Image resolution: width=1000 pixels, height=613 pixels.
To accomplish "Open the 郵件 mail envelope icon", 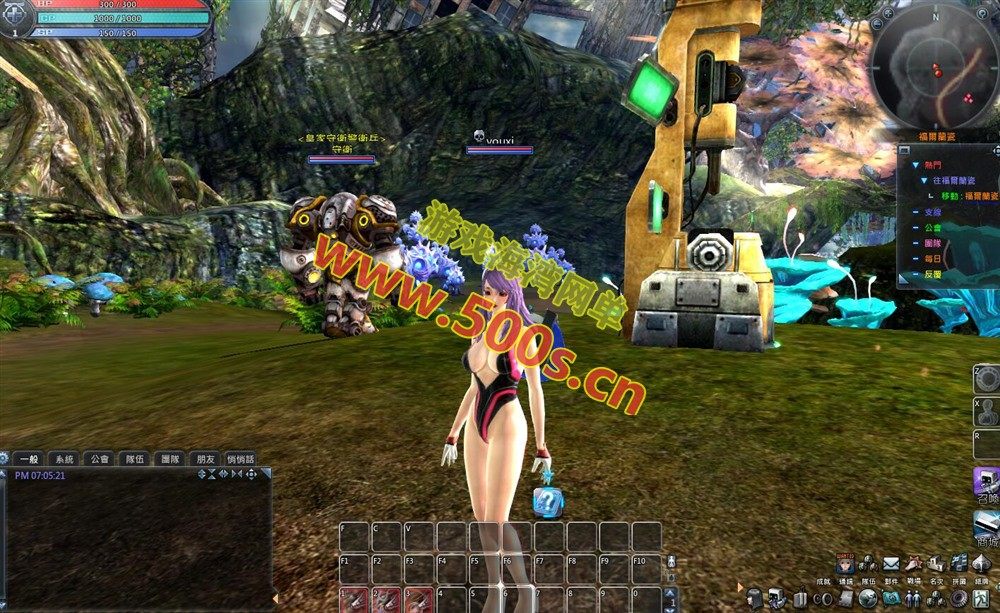I will pos(889,565).
